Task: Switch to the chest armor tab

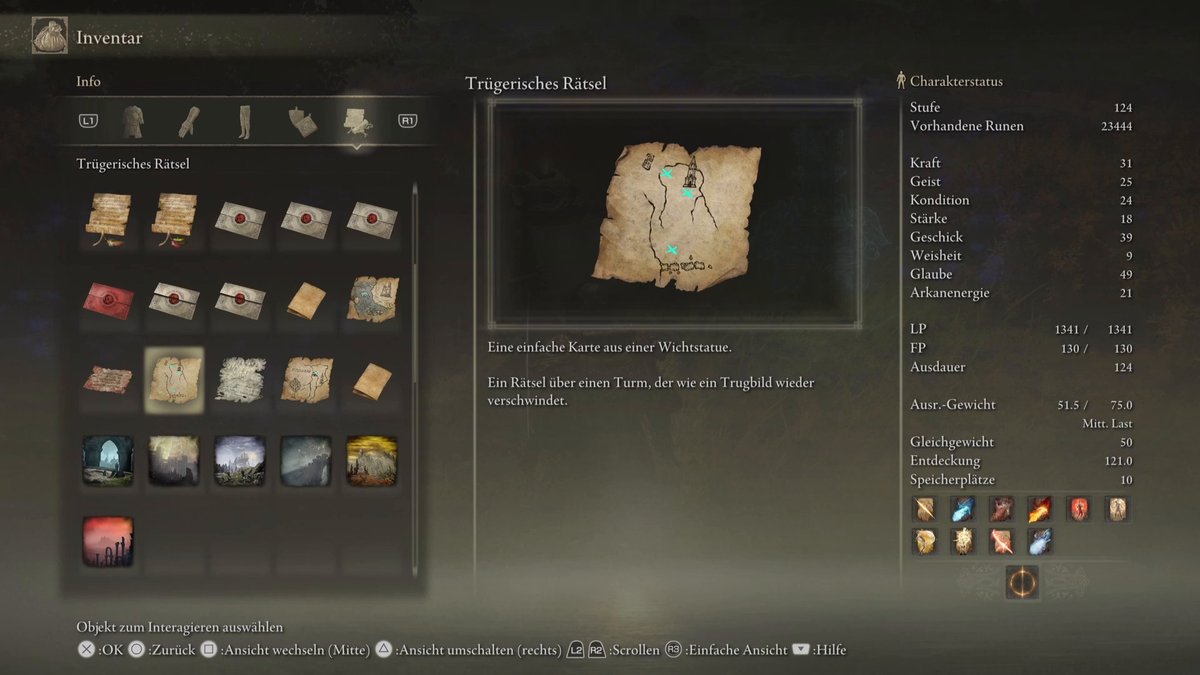Action: 133,121
